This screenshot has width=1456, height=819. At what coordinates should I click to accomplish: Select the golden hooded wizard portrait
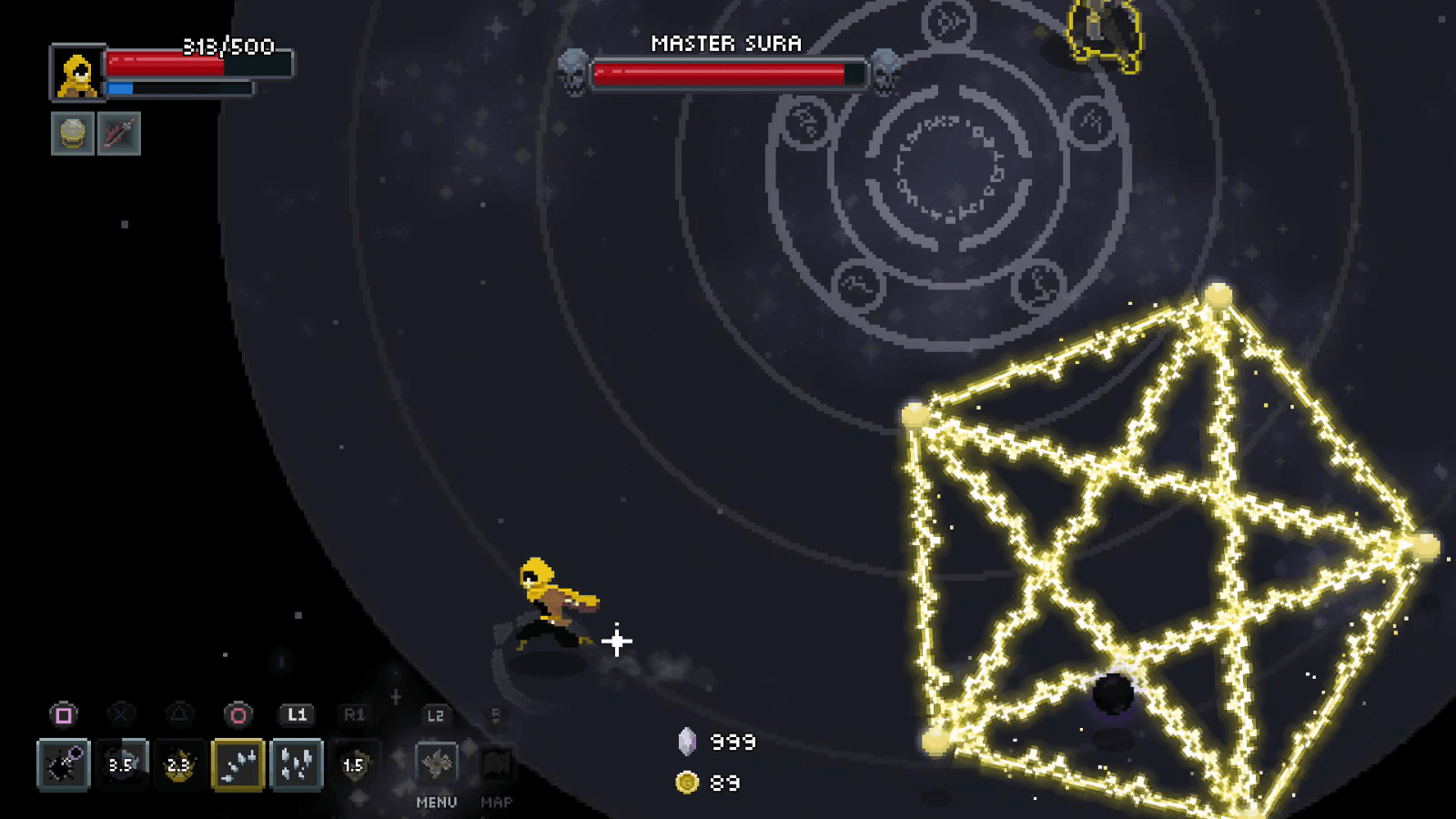coord(78,73)
